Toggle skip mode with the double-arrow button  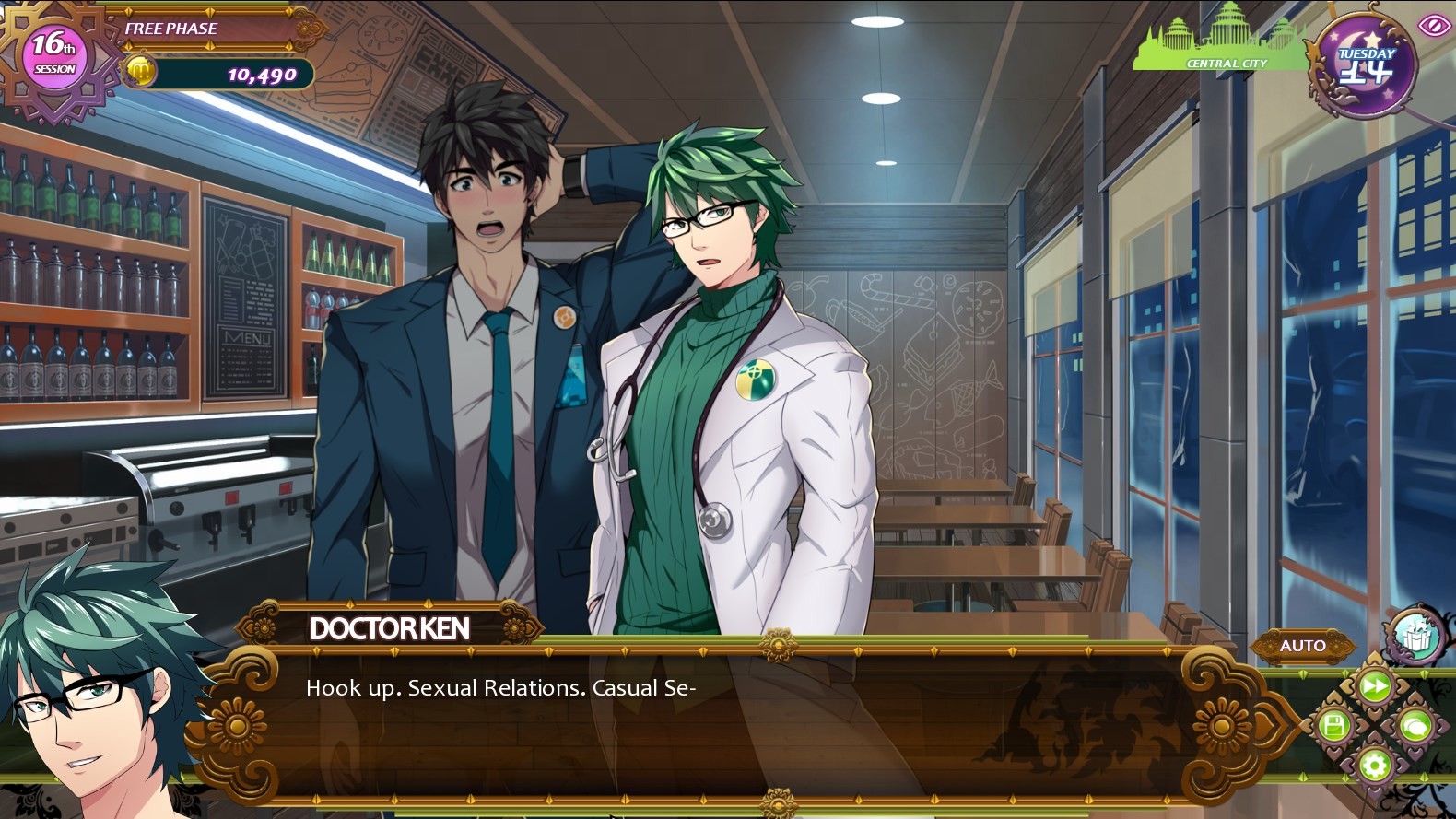[1374, 684]
